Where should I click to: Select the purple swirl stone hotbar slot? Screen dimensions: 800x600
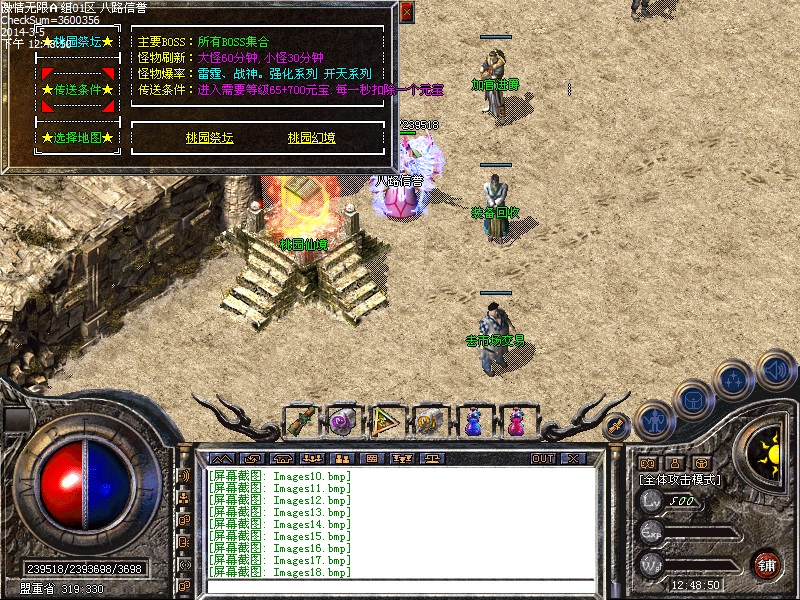pos(343,422)
